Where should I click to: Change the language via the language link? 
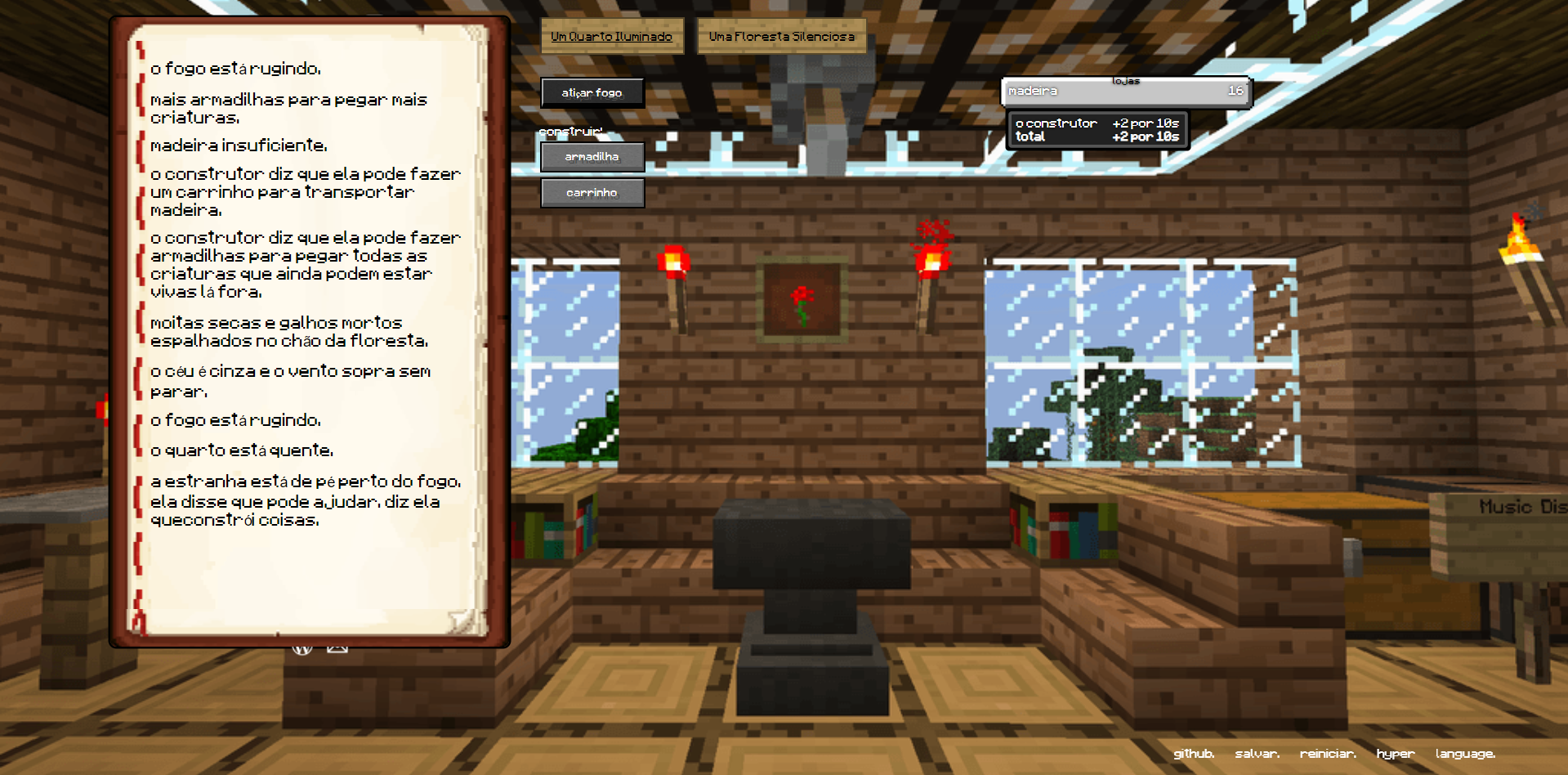coord(1467,754)
